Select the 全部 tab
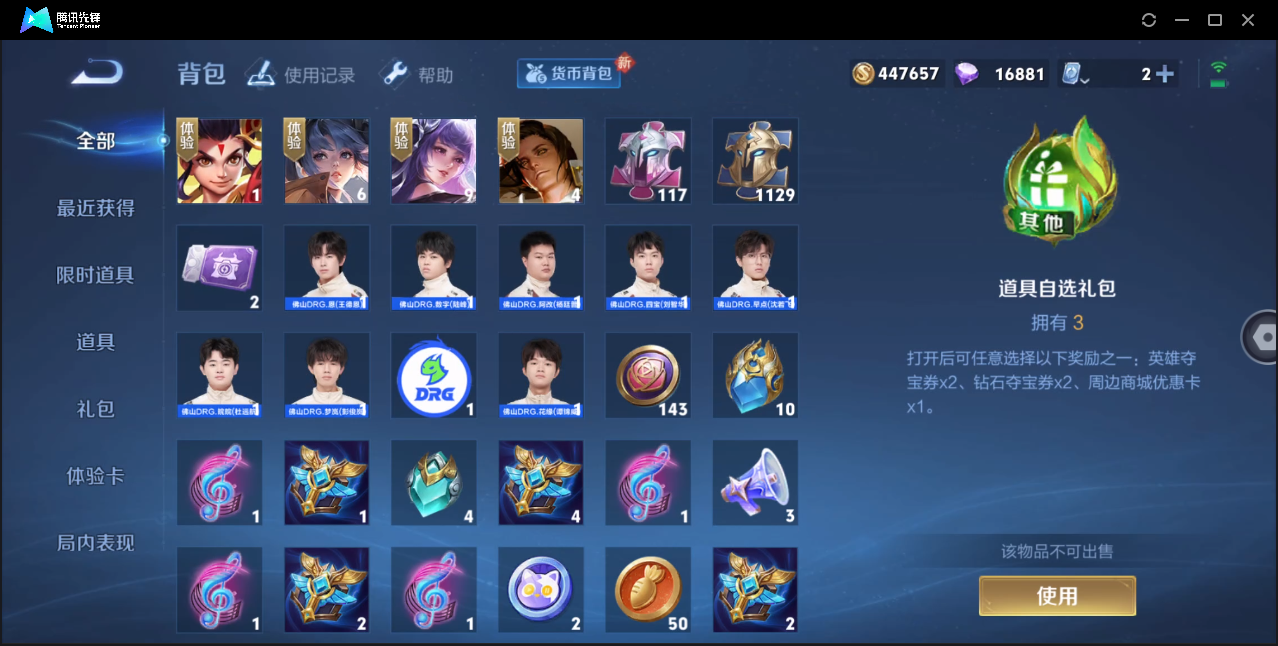 (x=95, y=141)
